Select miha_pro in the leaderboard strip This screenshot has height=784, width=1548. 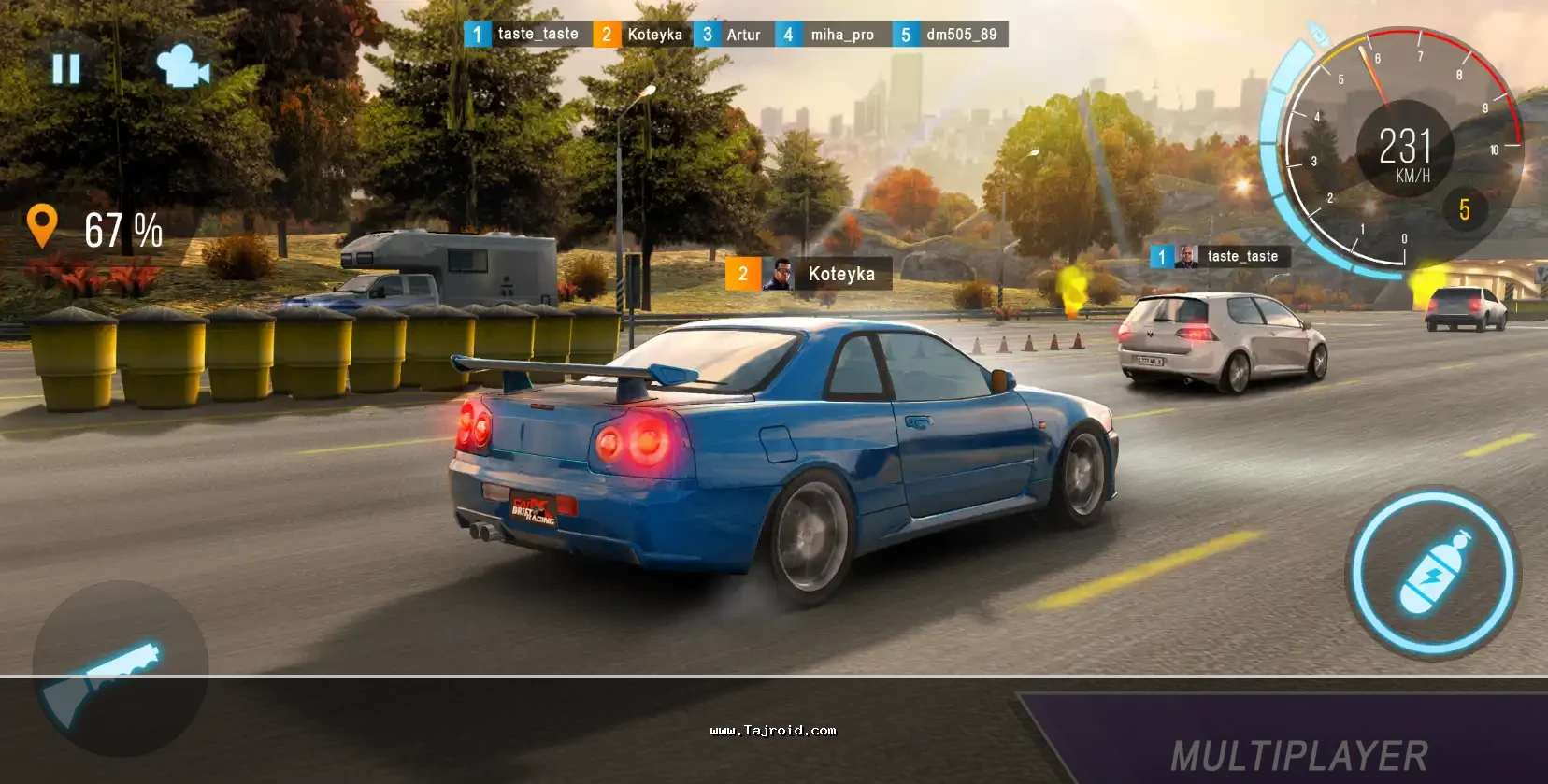point(833,35)
